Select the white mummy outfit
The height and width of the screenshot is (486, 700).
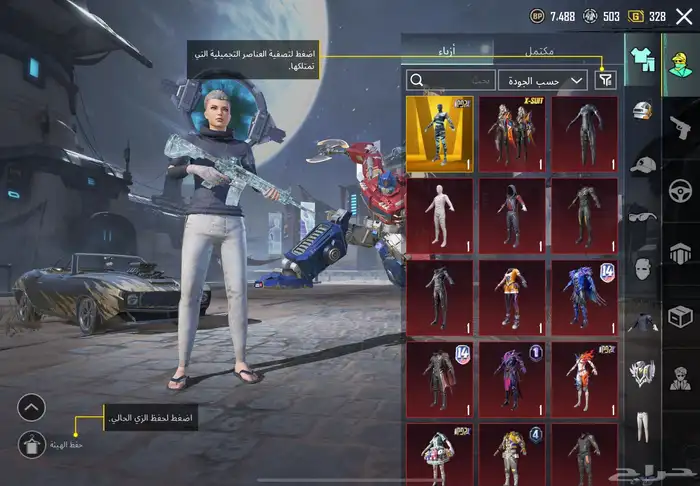(x=439, y=215)
